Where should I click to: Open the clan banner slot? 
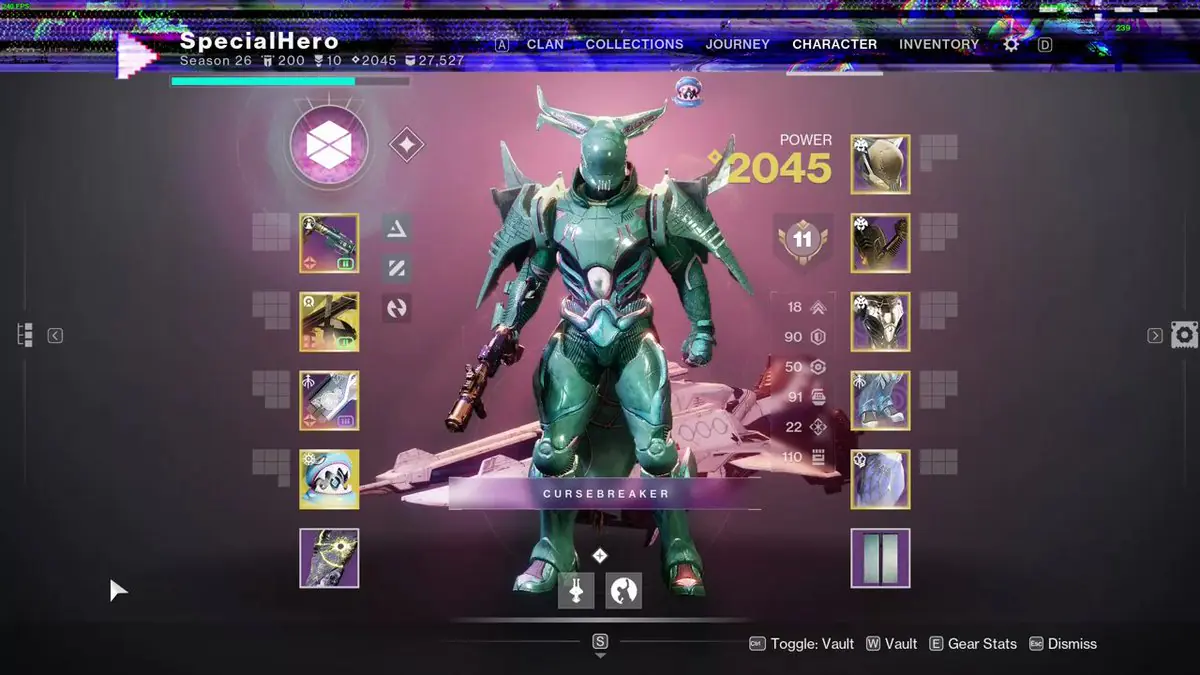pos(880,558)
